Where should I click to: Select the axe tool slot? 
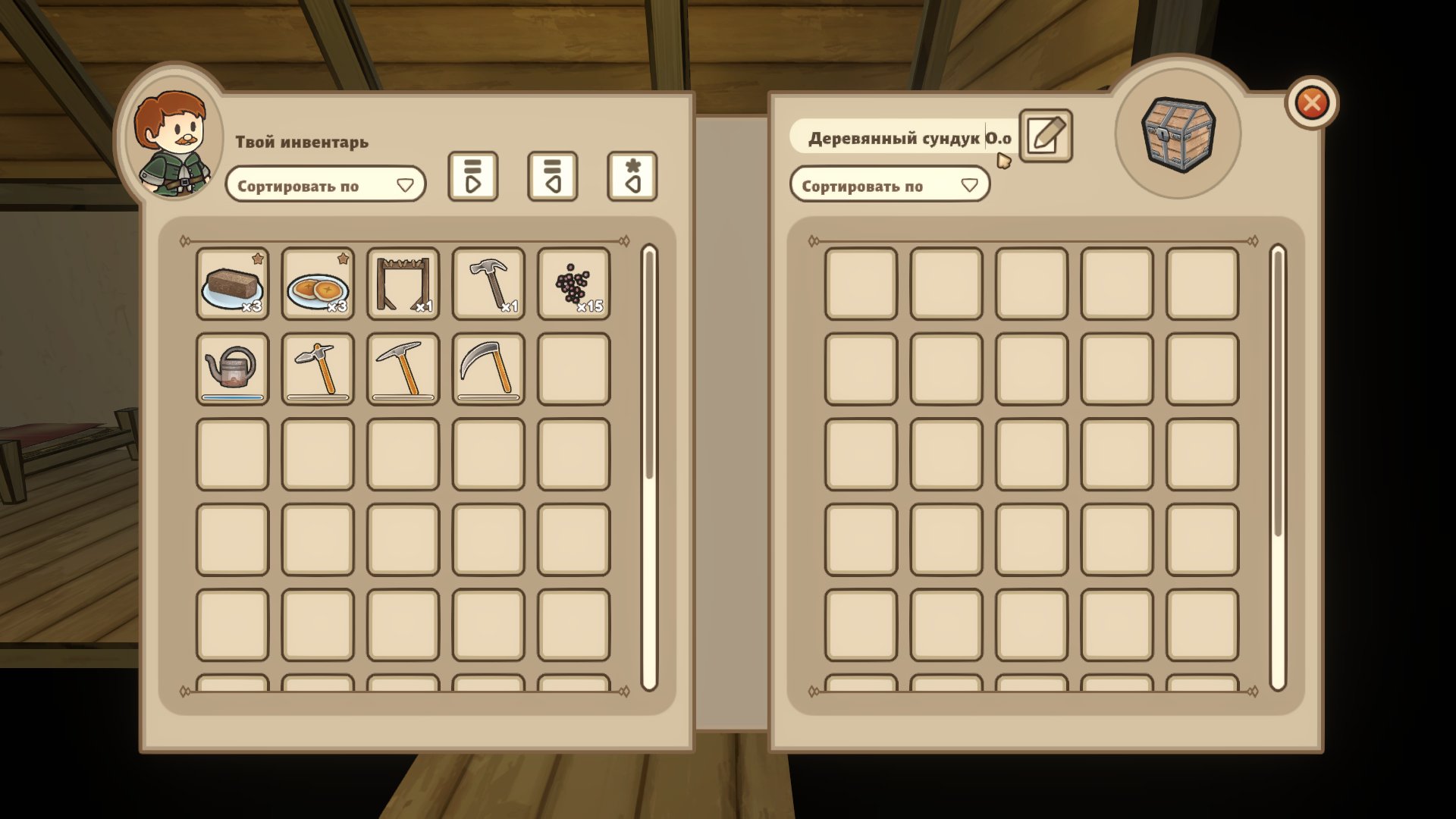(318, 369)
